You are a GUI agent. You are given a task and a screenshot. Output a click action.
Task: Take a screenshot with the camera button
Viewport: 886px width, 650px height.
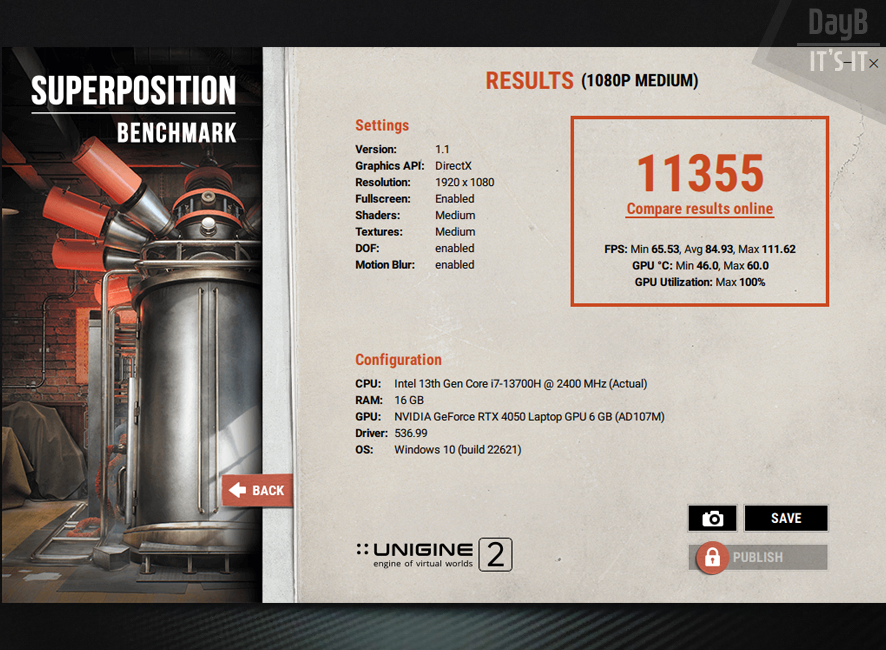[x=712, y=518]
